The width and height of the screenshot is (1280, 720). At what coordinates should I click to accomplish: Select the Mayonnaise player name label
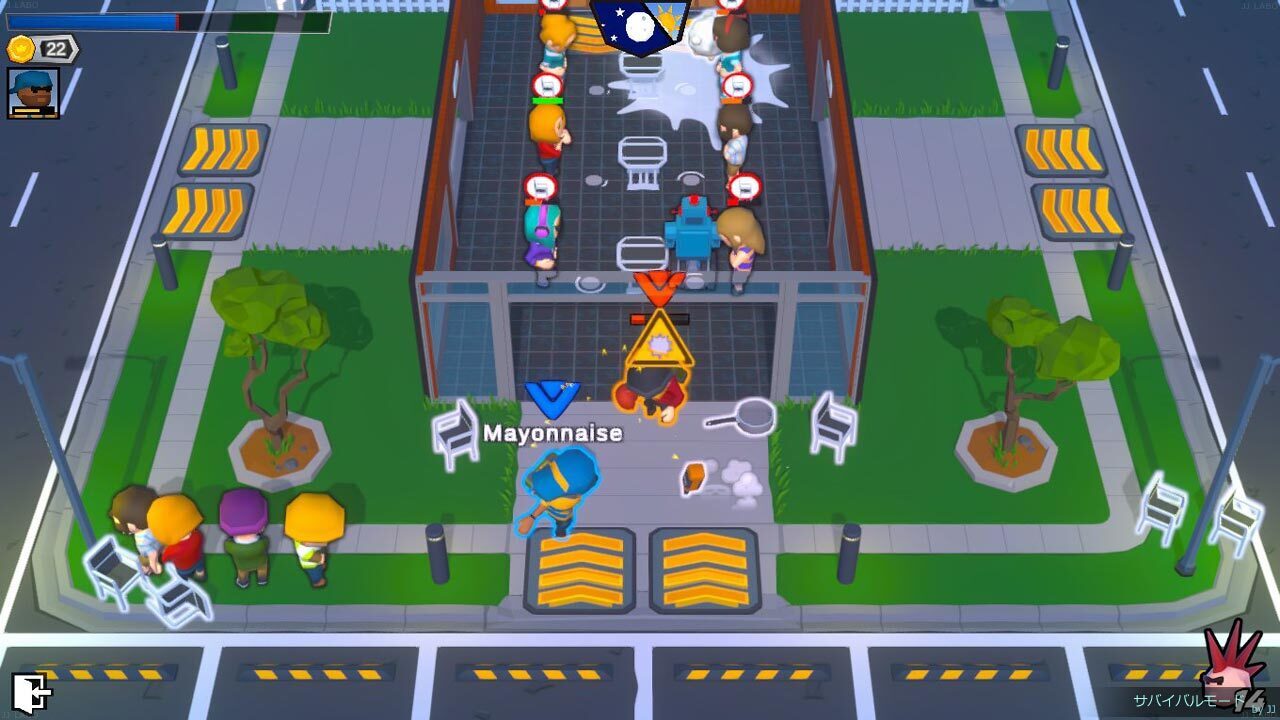552,434
